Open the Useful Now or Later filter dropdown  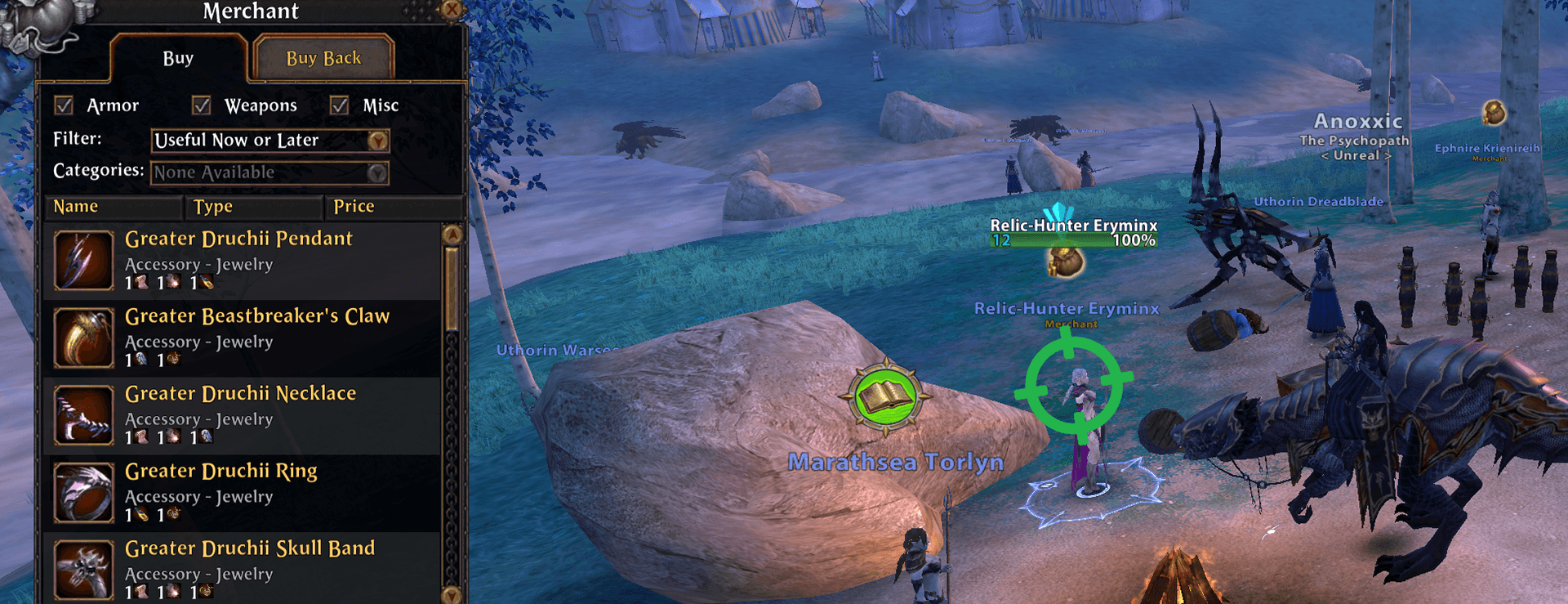[x=376, y=141]
